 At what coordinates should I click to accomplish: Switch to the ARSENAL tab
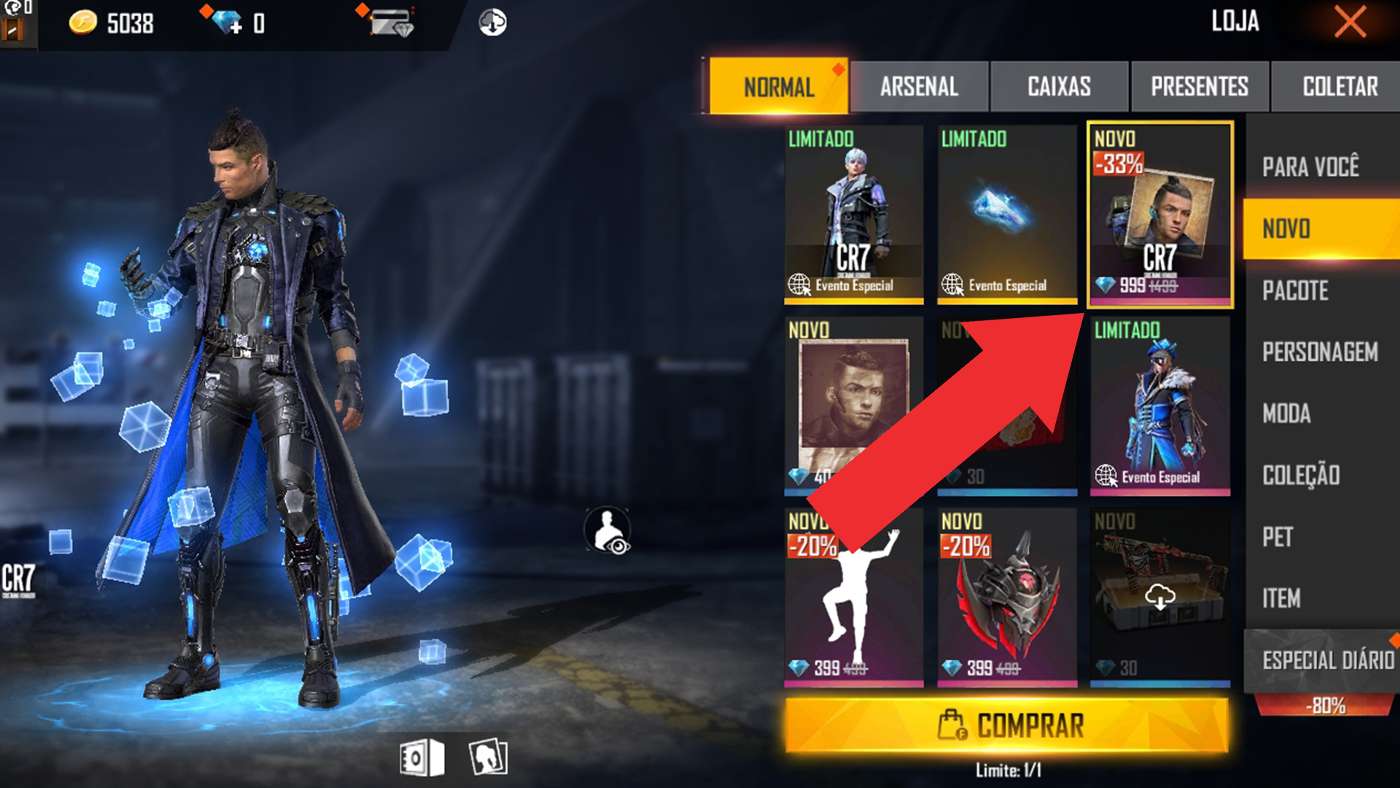(919, 86)
